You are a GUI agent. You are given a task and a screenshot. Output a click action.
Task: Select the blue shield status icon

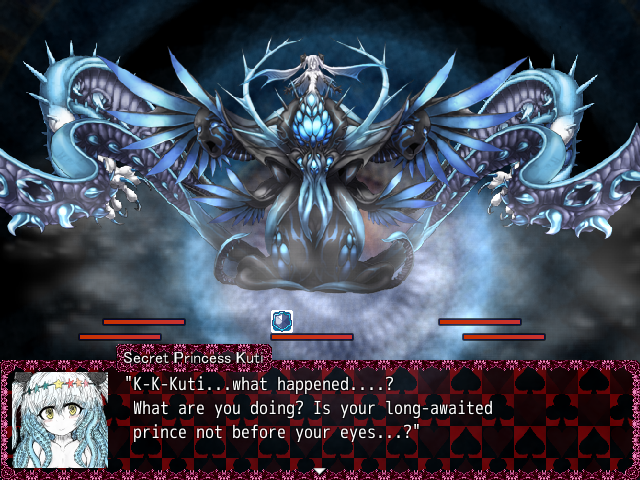click(x=283, y=321)
